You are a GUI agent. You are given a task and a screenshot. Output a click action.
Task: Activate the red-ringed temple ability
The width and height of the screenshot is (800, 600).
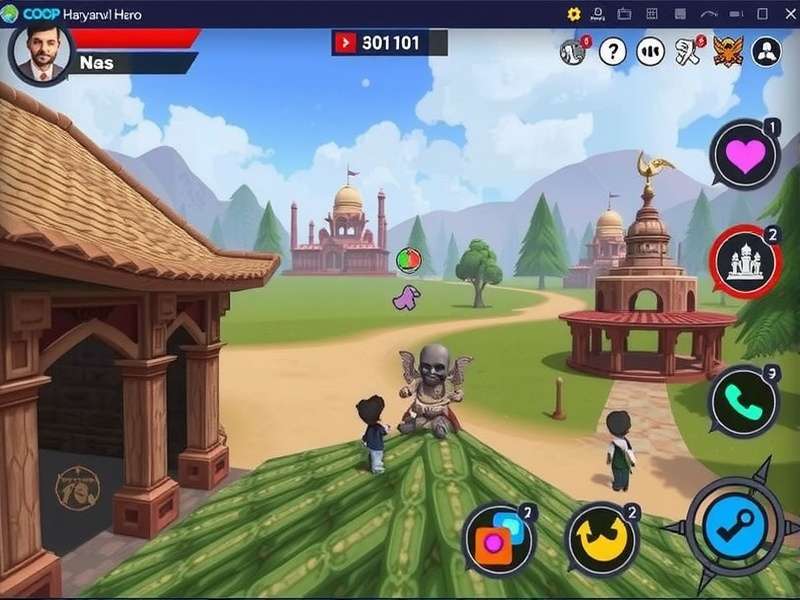point(745,263)
